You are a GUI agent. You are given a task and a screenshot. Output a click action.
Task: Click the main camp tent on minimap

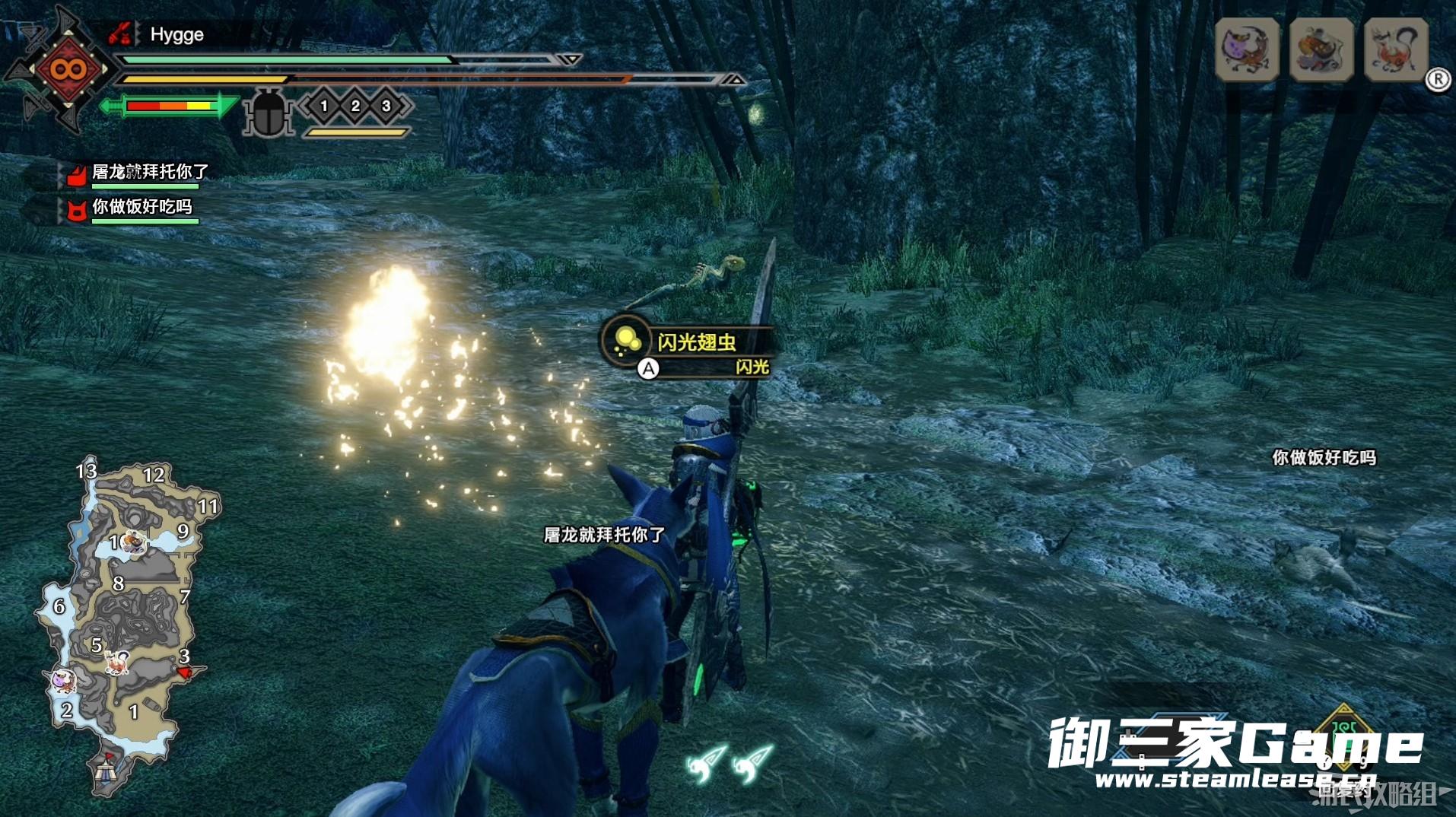106,771
